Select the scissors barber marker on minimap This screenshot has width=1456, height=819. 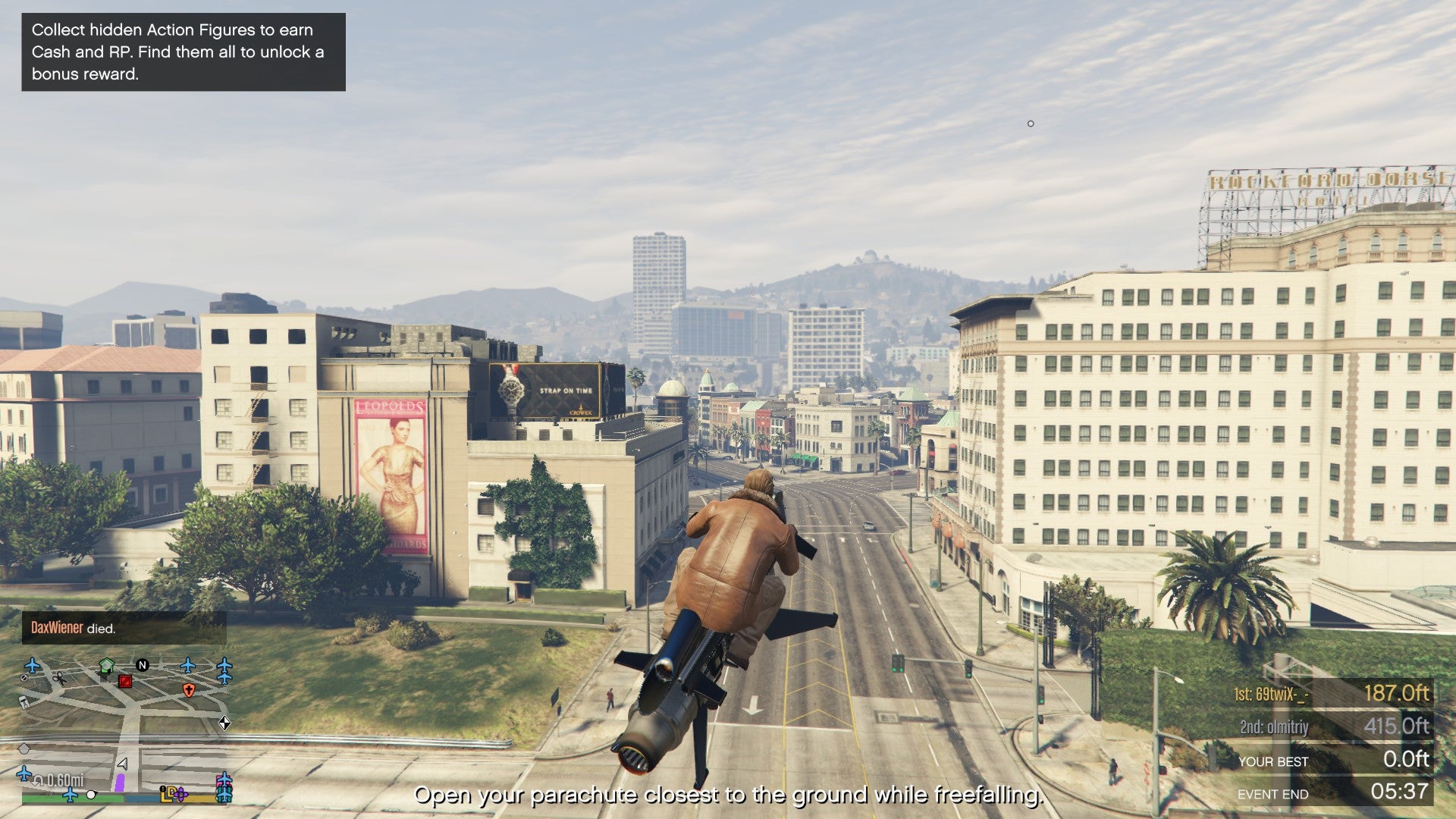pyautogui.click(x=59, y=677)
